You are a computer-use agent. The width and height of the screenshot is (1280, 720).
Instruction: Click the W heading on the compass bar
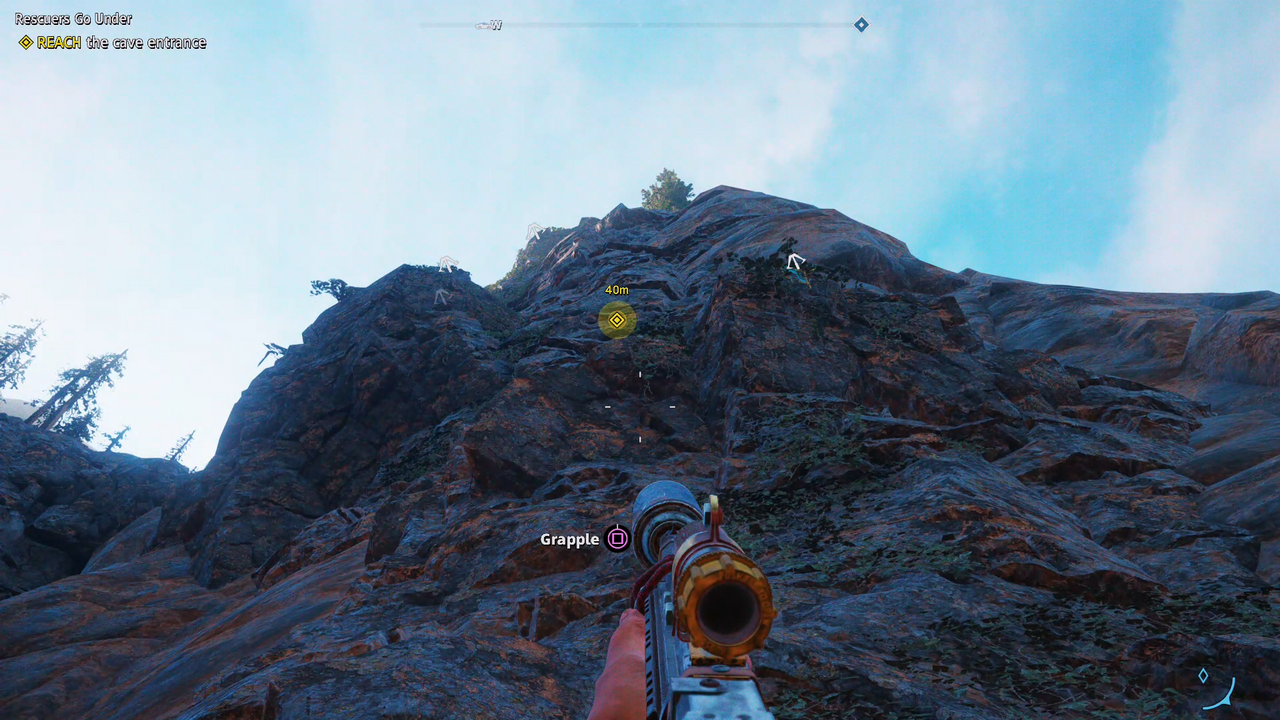496,25
